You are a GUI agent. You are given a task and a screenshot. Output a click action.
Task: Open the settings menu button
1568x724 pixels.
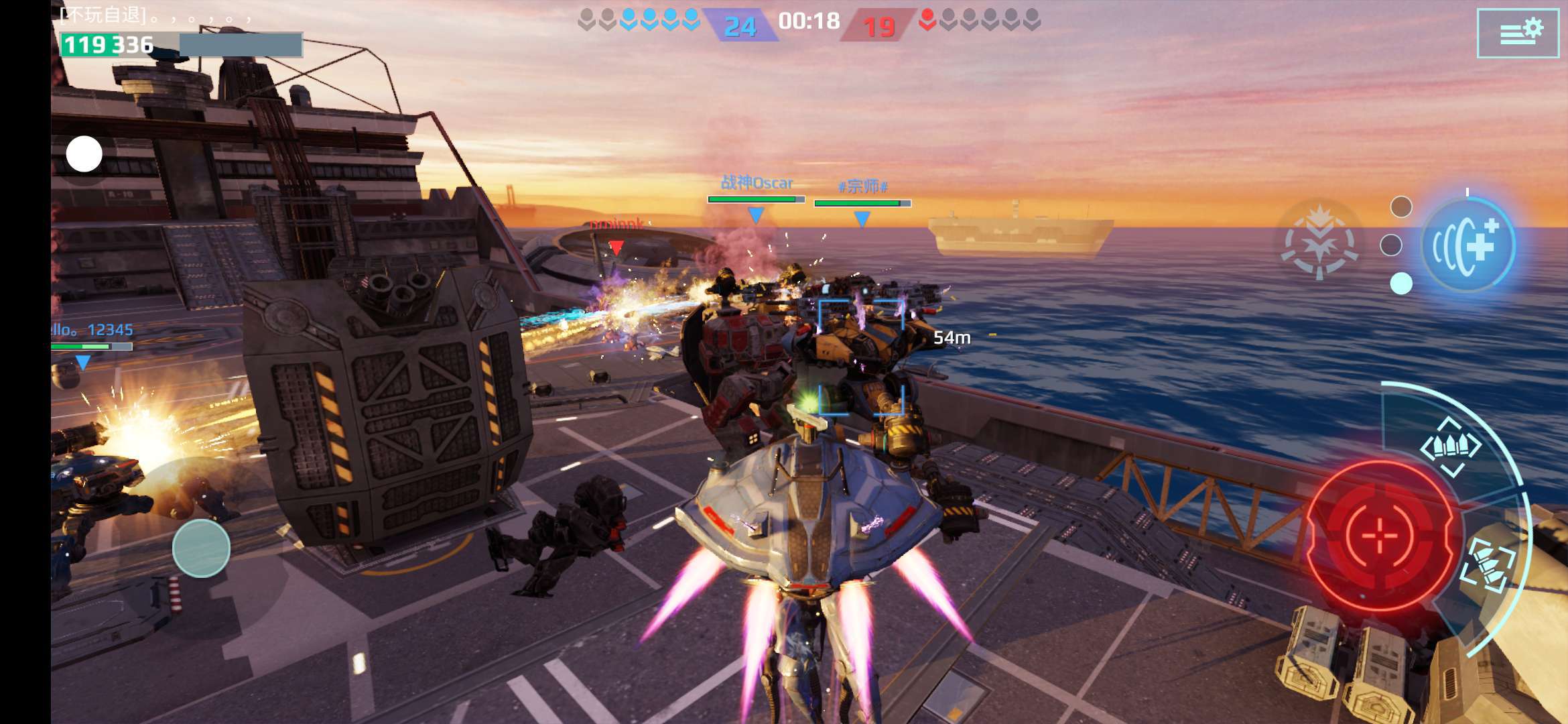[1518, 33]
